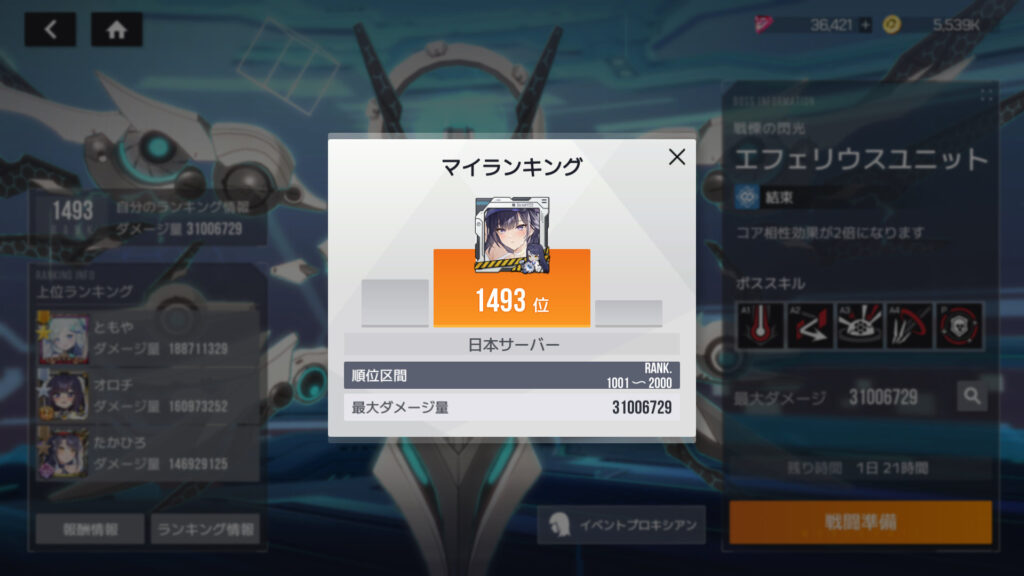Open ランキング情報 ranking info
The image size is (1024, 576).
205,529
